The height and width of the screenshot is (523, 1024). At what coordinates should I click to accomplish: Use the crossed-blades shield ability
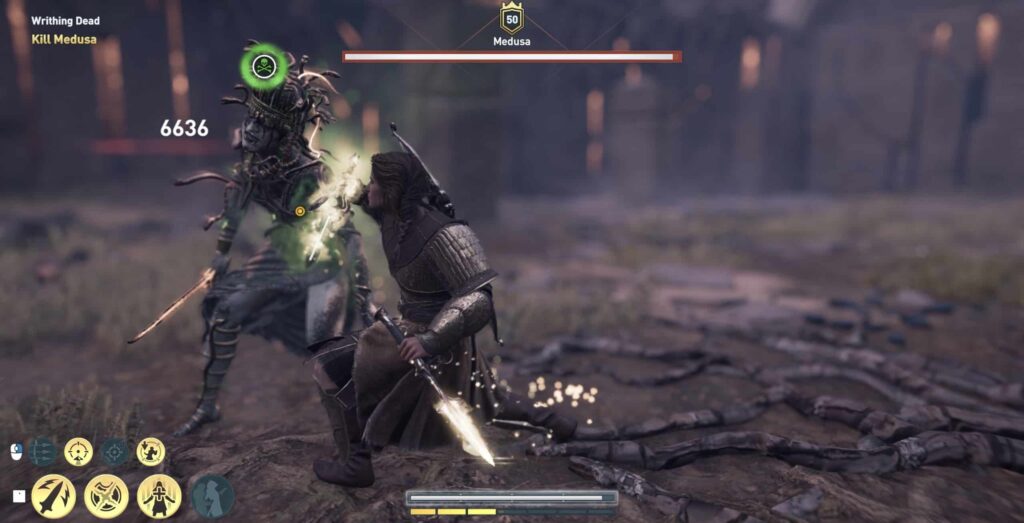coord(106,496)
